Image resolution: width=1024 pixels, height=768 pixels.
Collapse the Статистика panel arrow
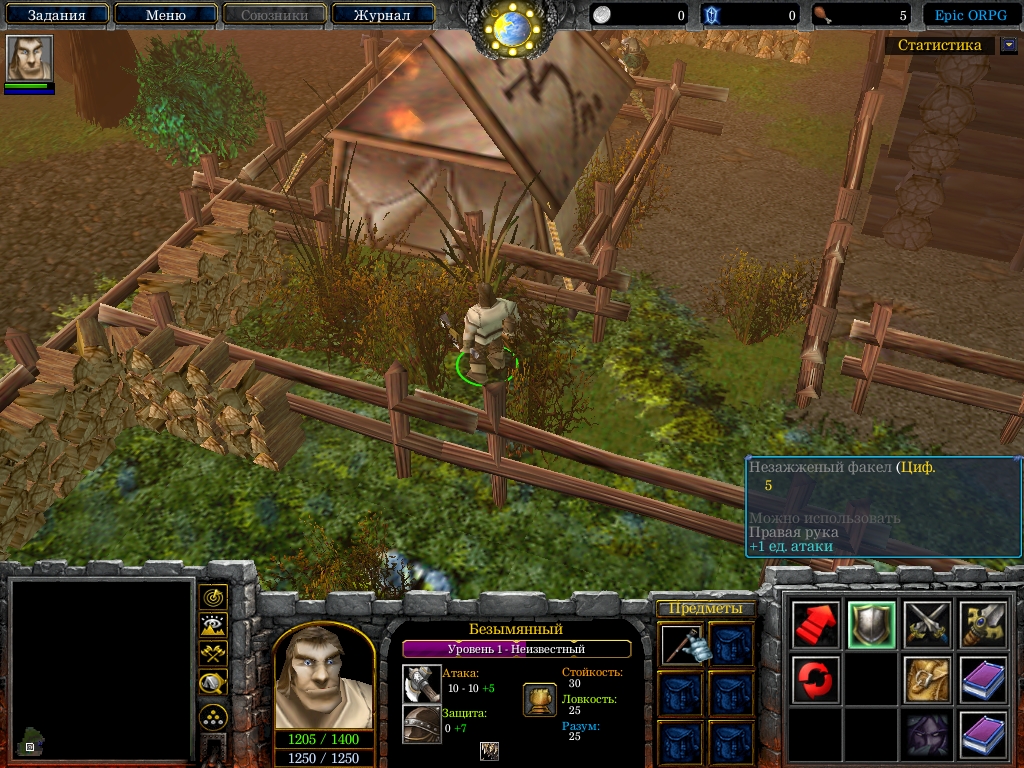click(1008, 45)
